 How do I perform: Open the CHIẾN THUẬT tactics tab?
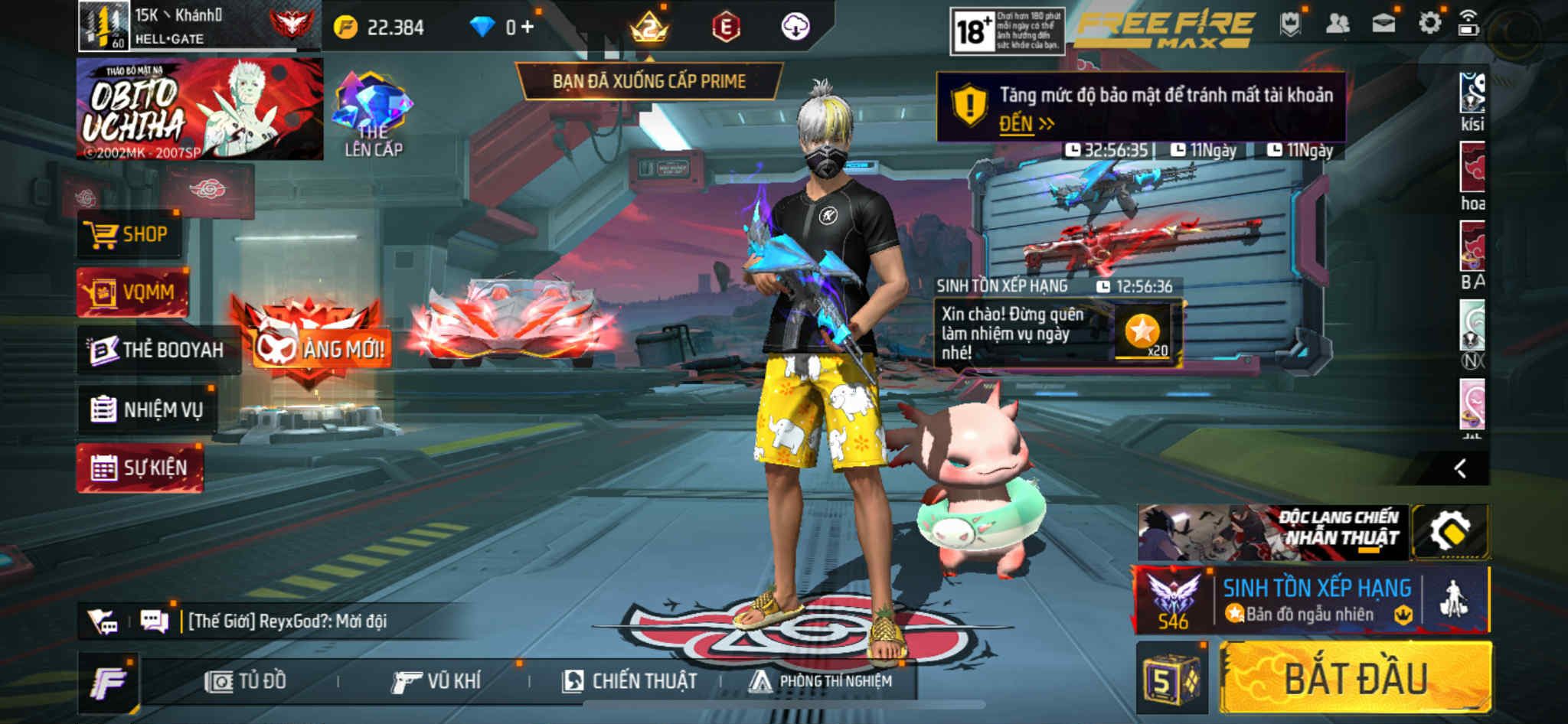629,681
